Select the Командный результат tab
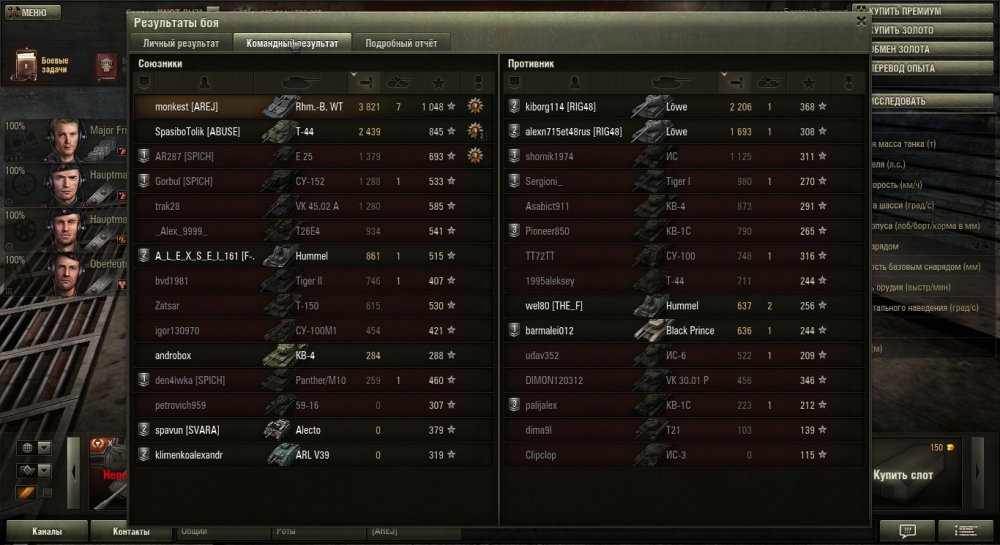This screenshot has width=1000, height=545. 292,43
